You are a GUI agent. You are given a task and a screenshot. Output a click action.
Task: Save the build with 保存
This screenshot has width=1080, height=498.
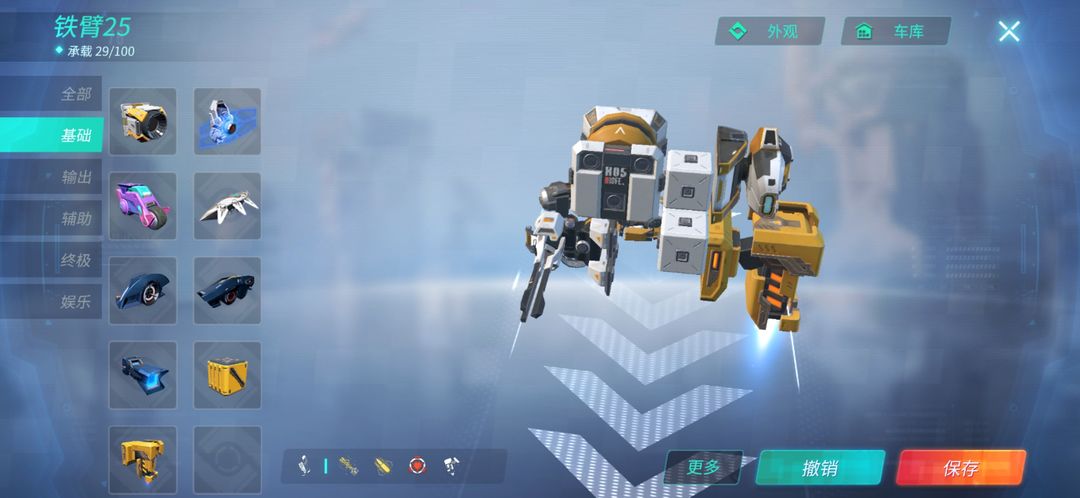point(960,468)
